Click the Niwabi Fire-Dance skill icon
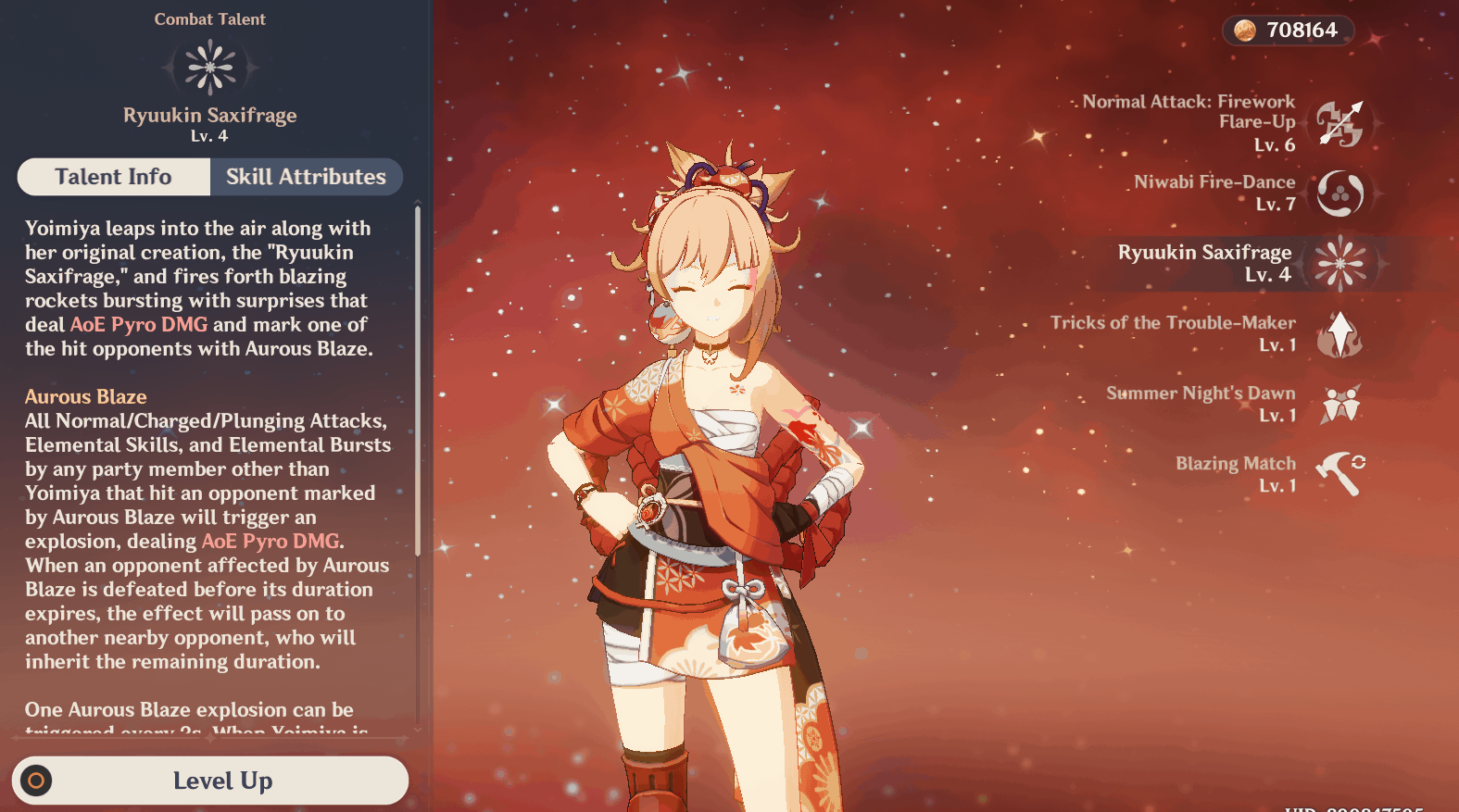 [1341, 194]
